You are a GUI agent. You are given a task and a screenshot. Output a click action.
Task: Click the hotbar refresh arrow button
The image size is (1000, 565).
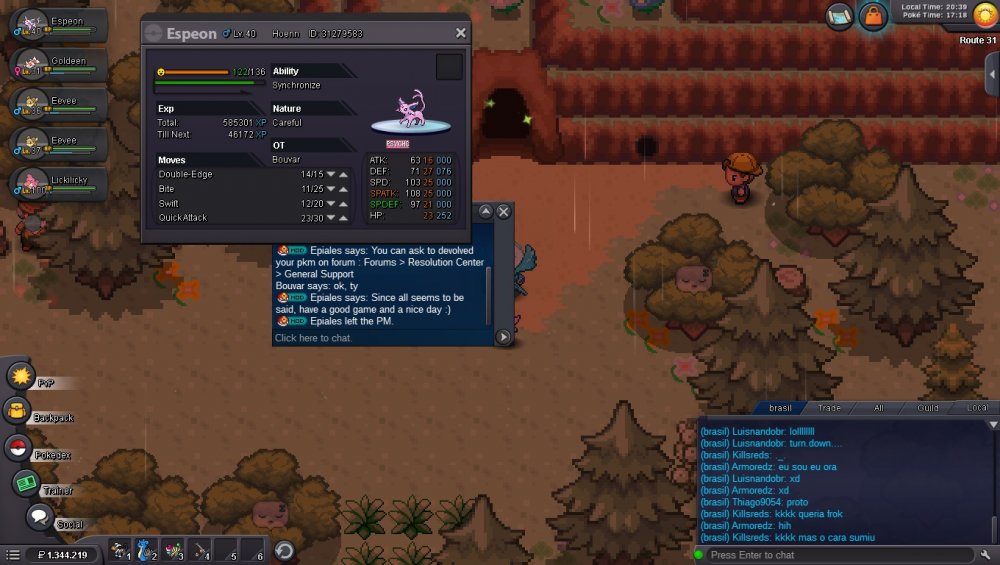[283, 550]
